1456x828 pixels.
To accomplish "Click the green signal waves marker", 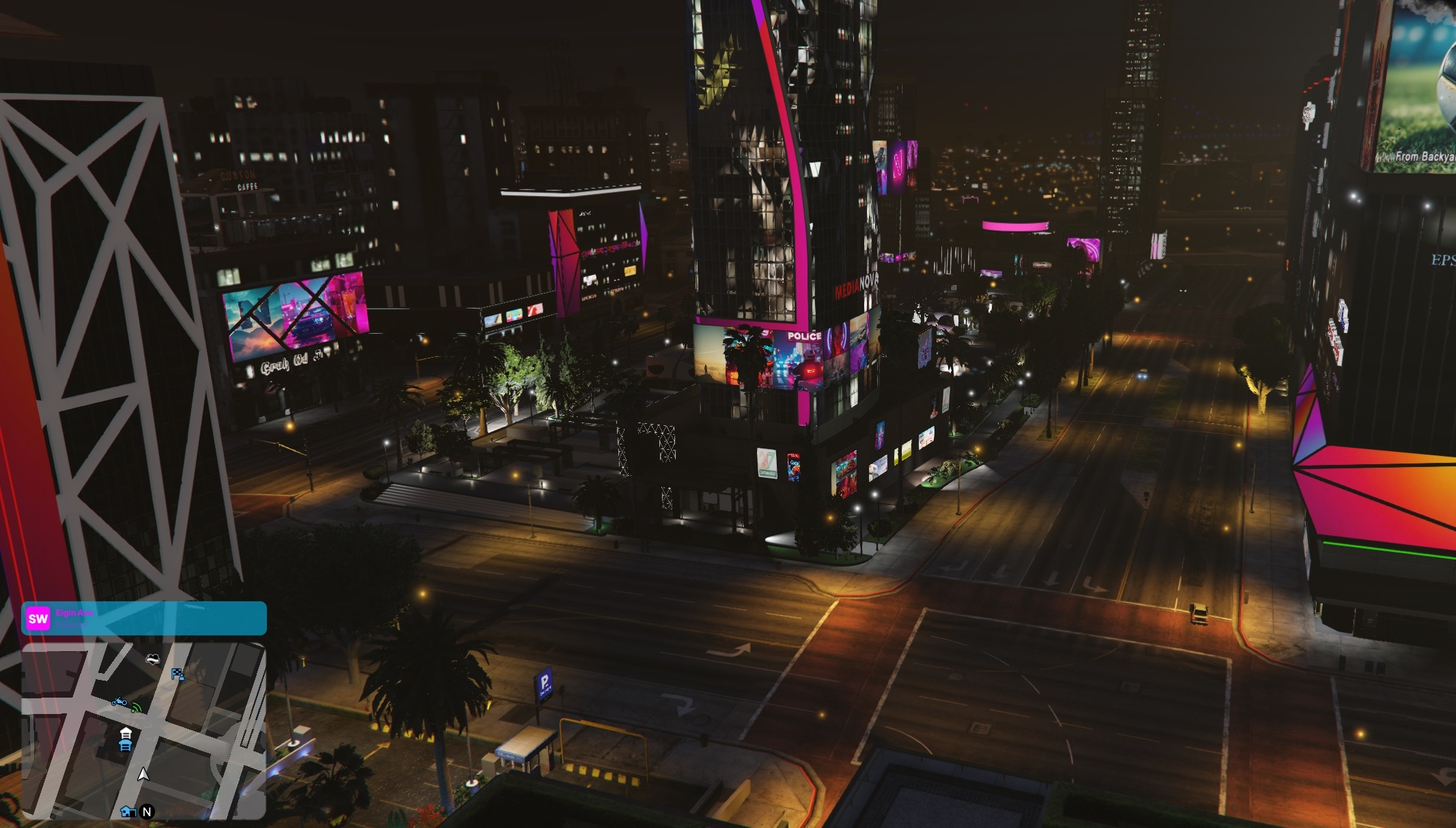I will [137, 708].
